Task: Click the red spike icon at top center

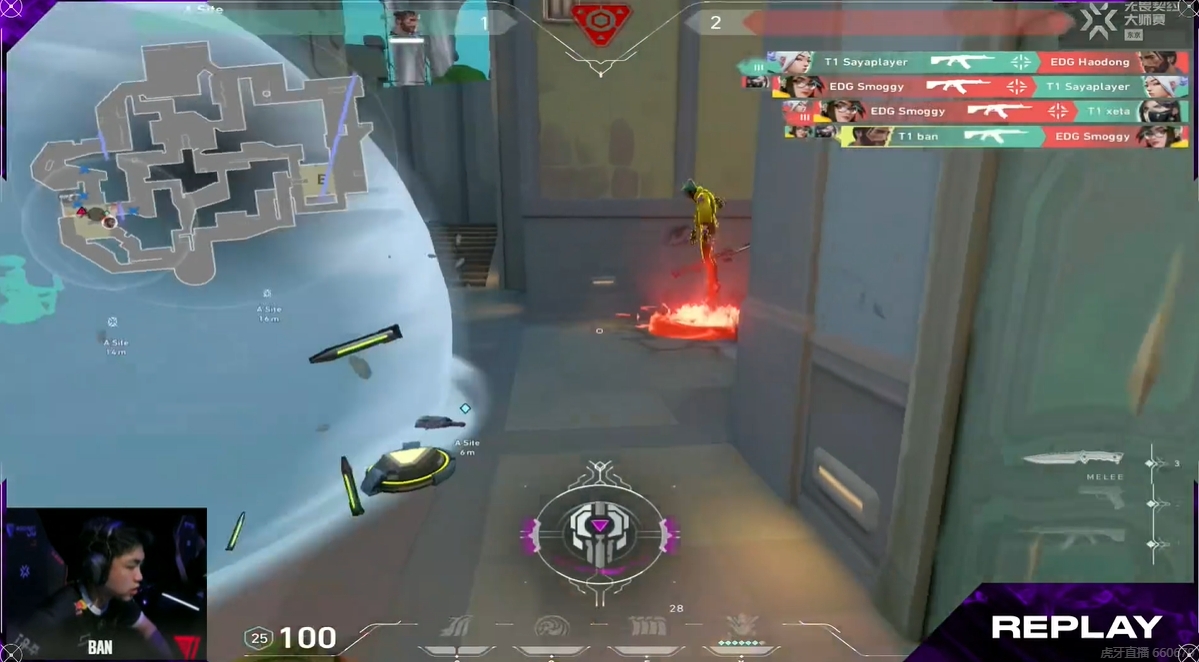Action: pos(599,24)
